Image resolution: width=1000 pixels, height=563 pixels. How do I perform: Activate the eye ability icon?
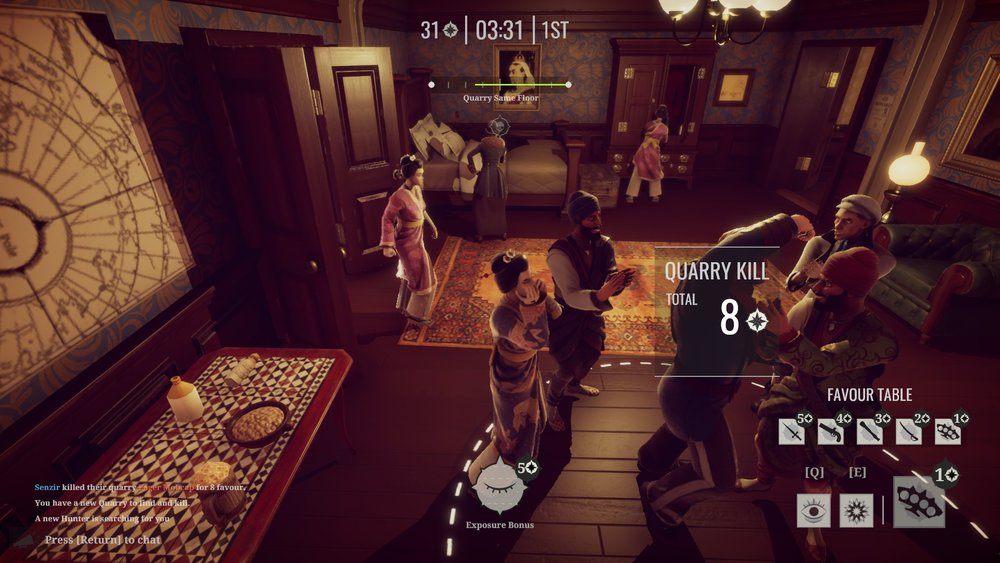[x=814, y=510]
